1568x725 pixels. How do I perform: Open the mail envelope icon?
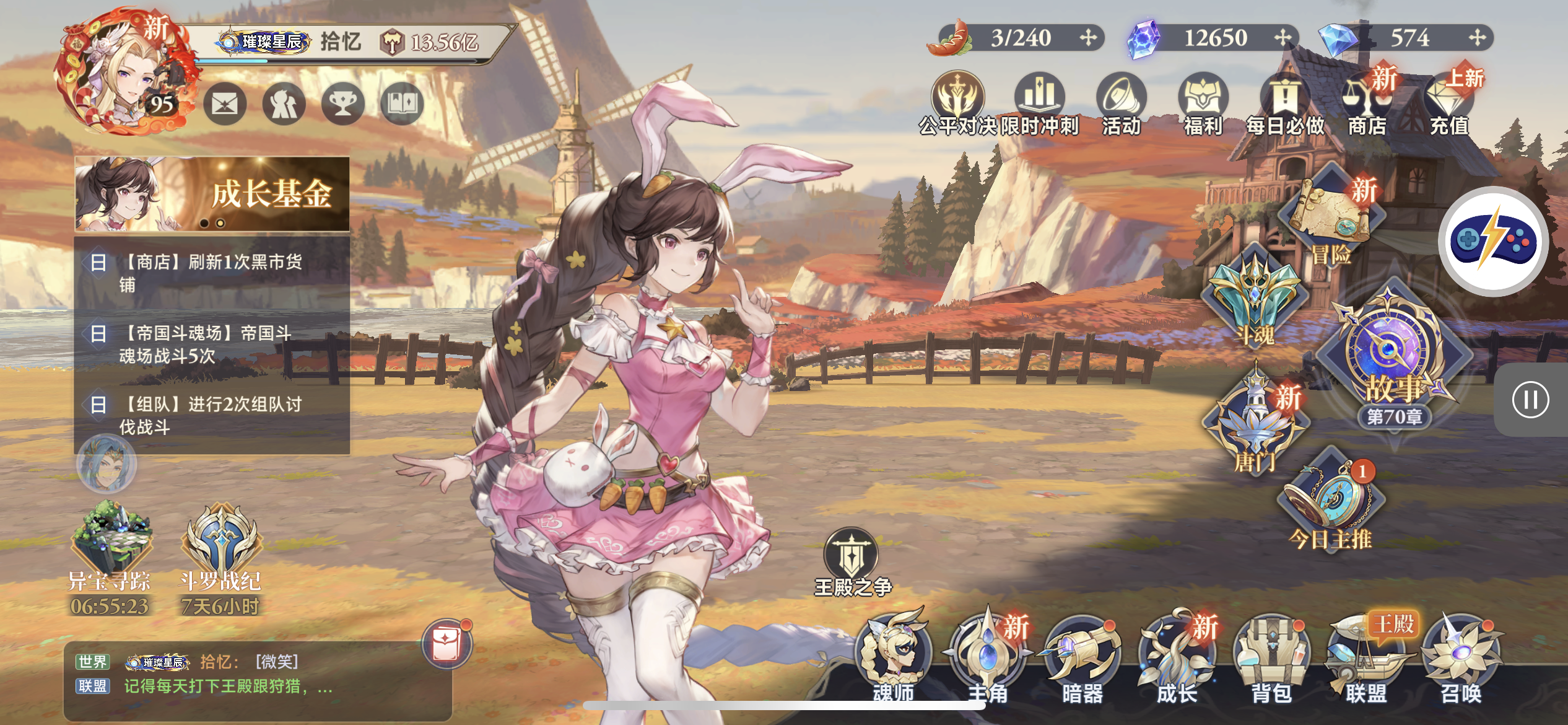(225, 104)
